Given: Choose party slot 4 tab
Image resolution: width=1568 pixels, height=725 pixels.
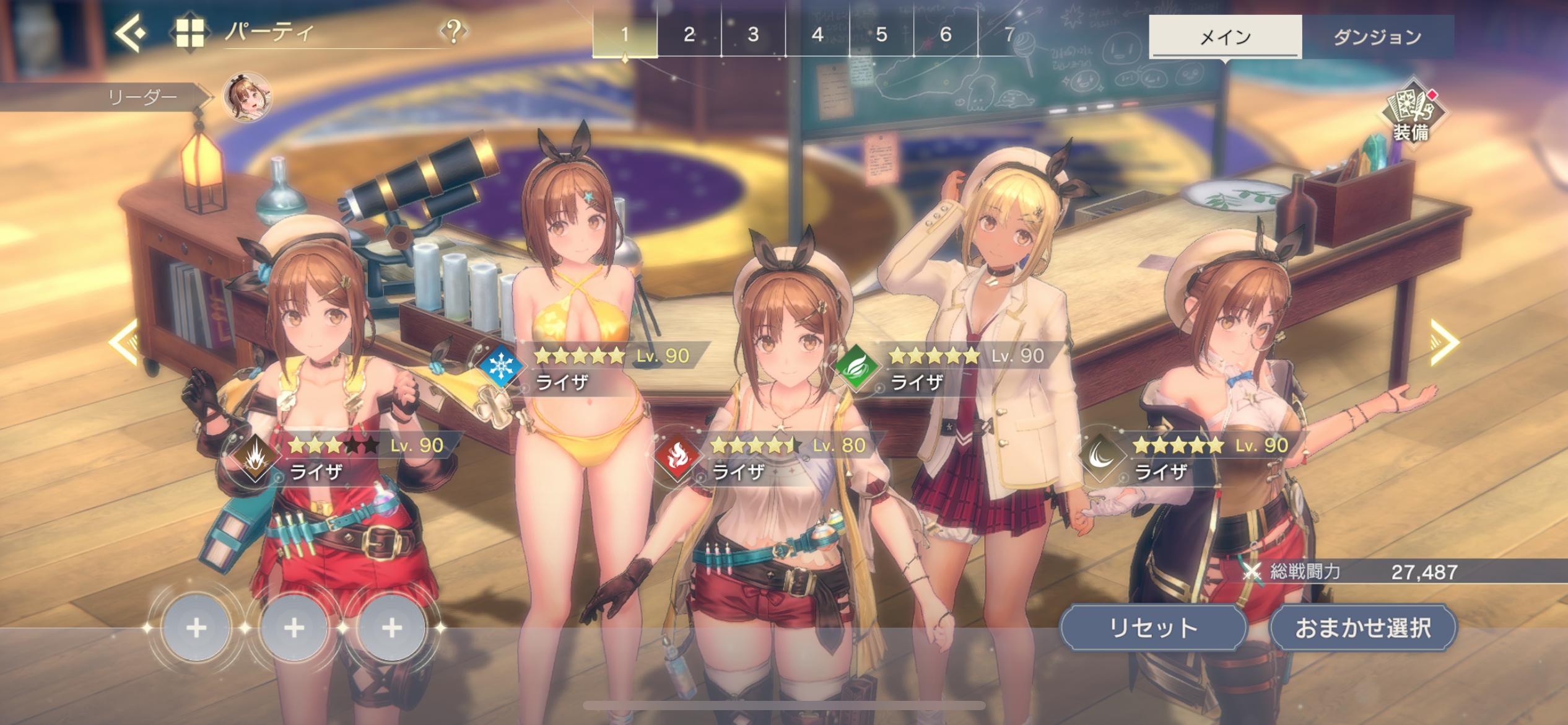Looking at the screenshot, I should [x=817, y=35].
